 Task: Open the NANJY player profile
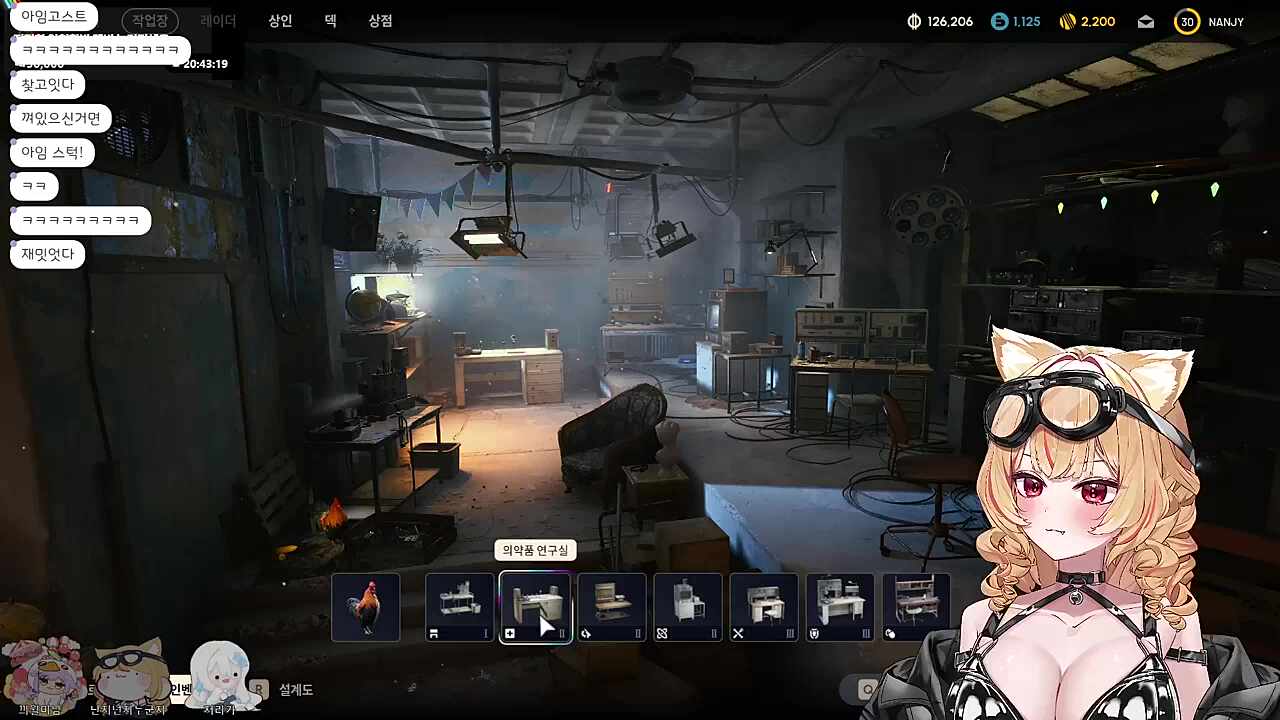coord(1212,22)
